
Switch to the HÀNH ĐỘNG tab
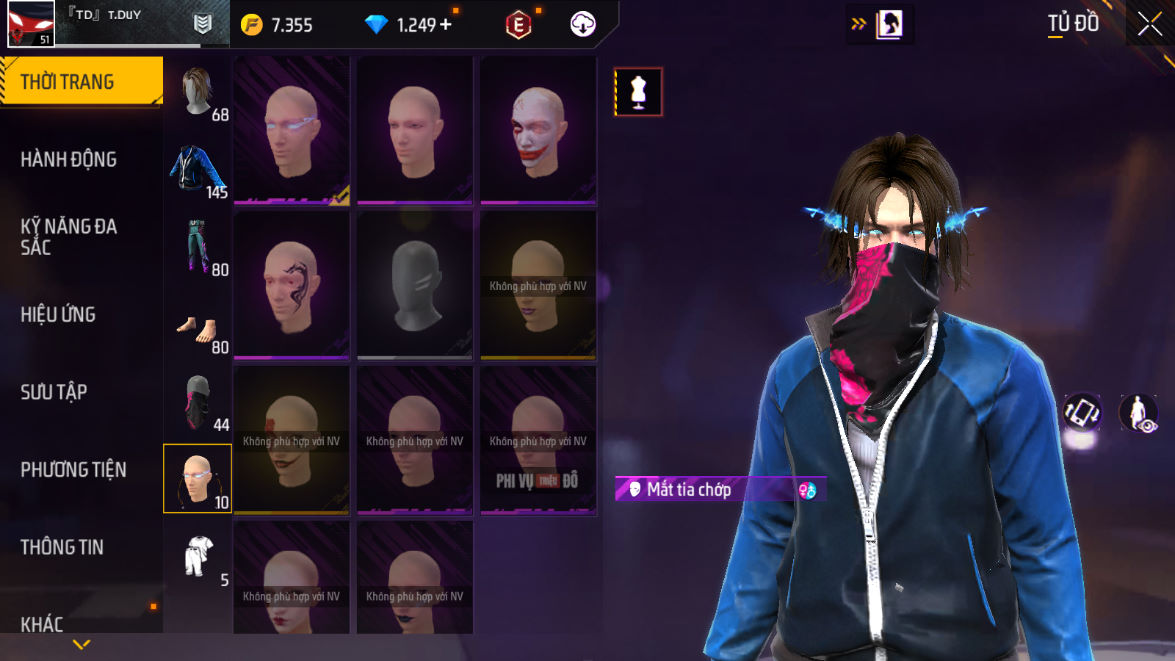pyautogui.click(x=69, y=159)
